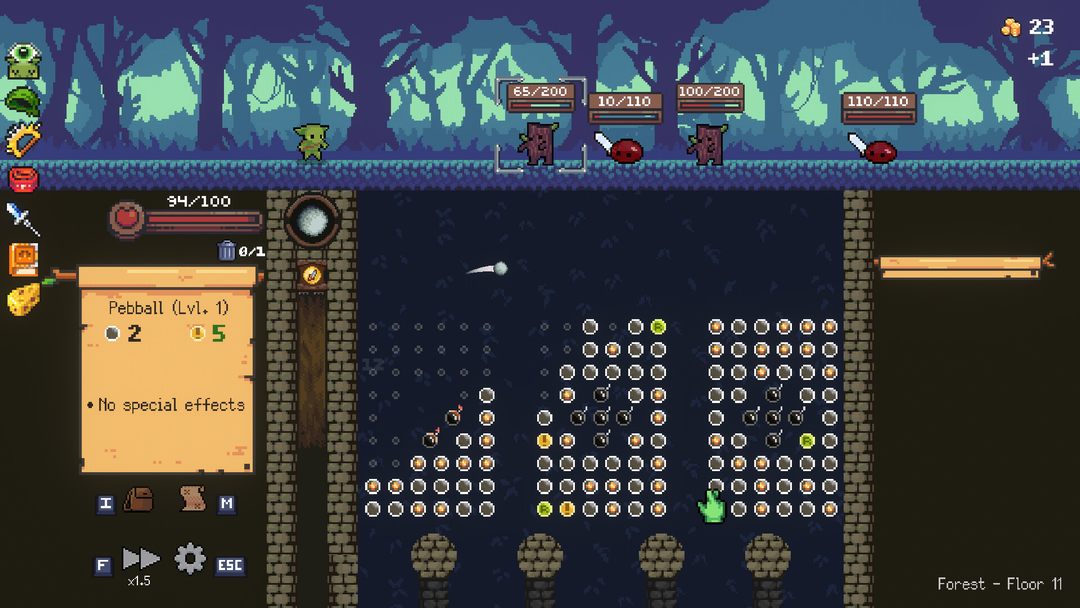Viewport: 1080px width, 608px height.
Task: View the next queued orb icon
Action: (x=311, y=273)
